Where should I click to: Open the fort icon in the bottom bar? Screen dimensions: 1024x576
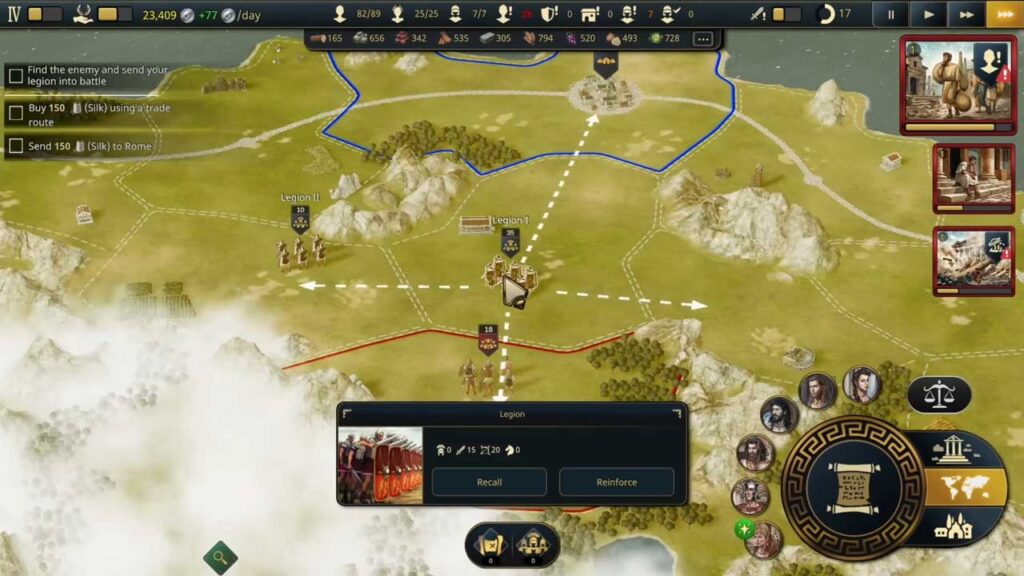pyautogui.click(x=533, y=545)
